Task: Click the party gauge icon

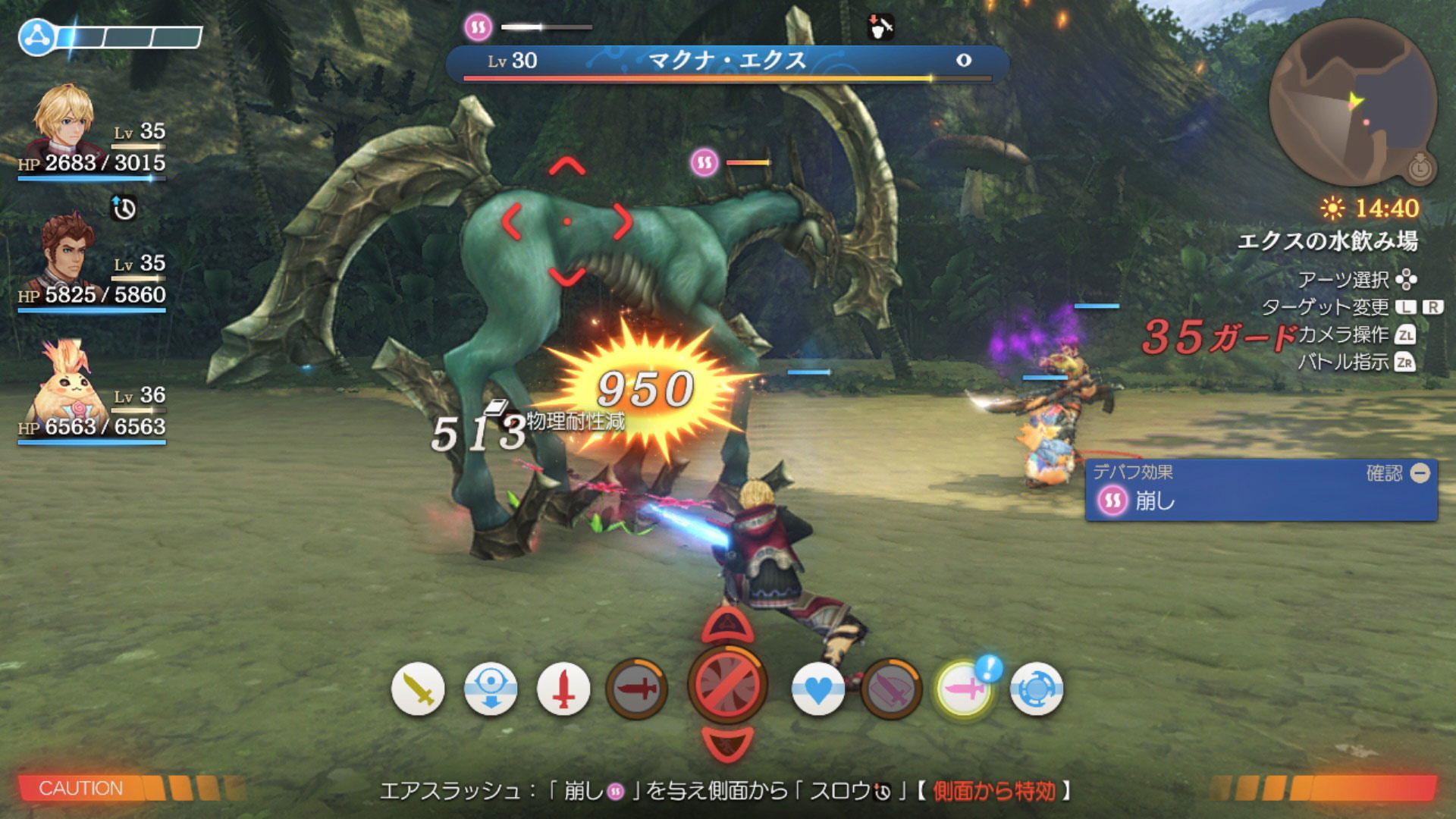Action: pos(38,36)
